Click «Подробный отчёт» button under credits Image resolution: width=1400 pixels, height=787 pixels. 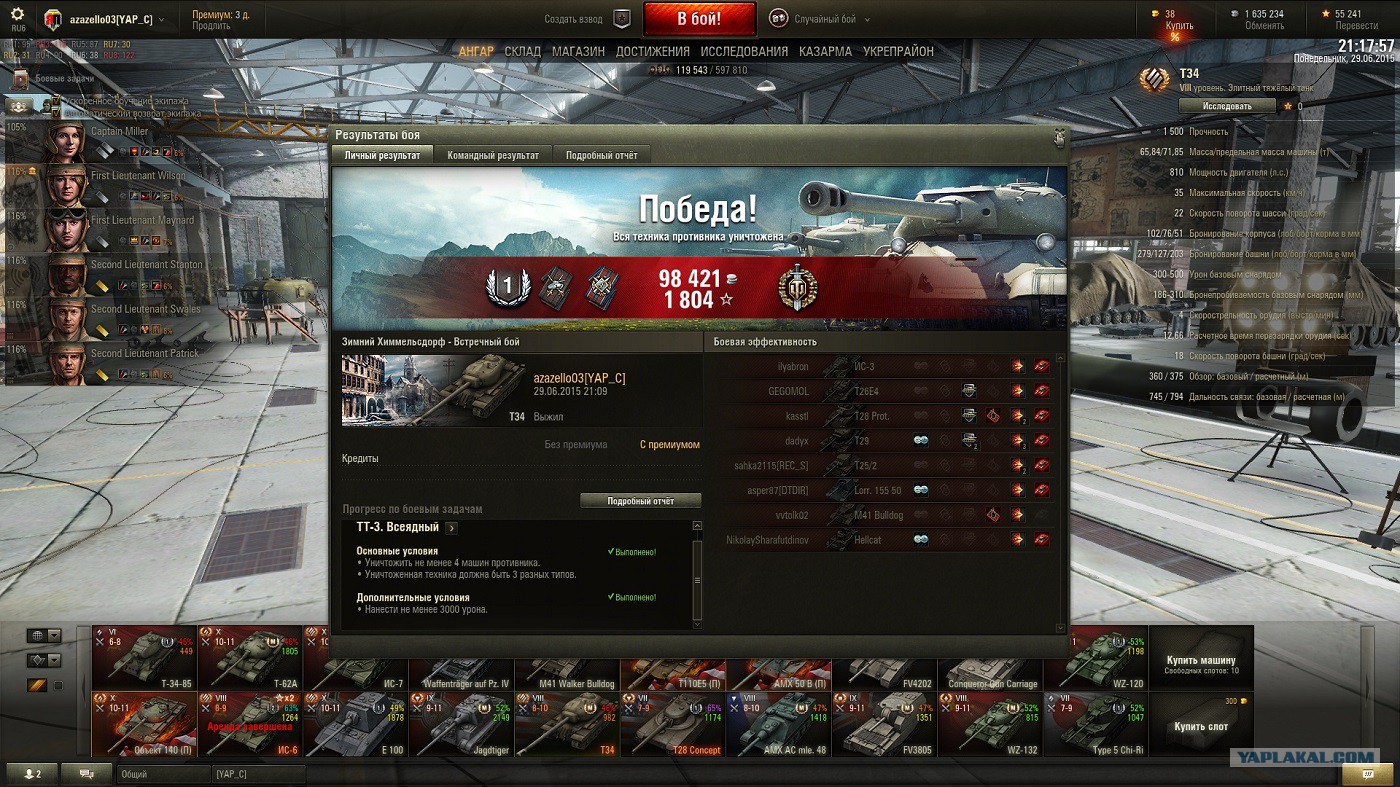tap(640, 500)
